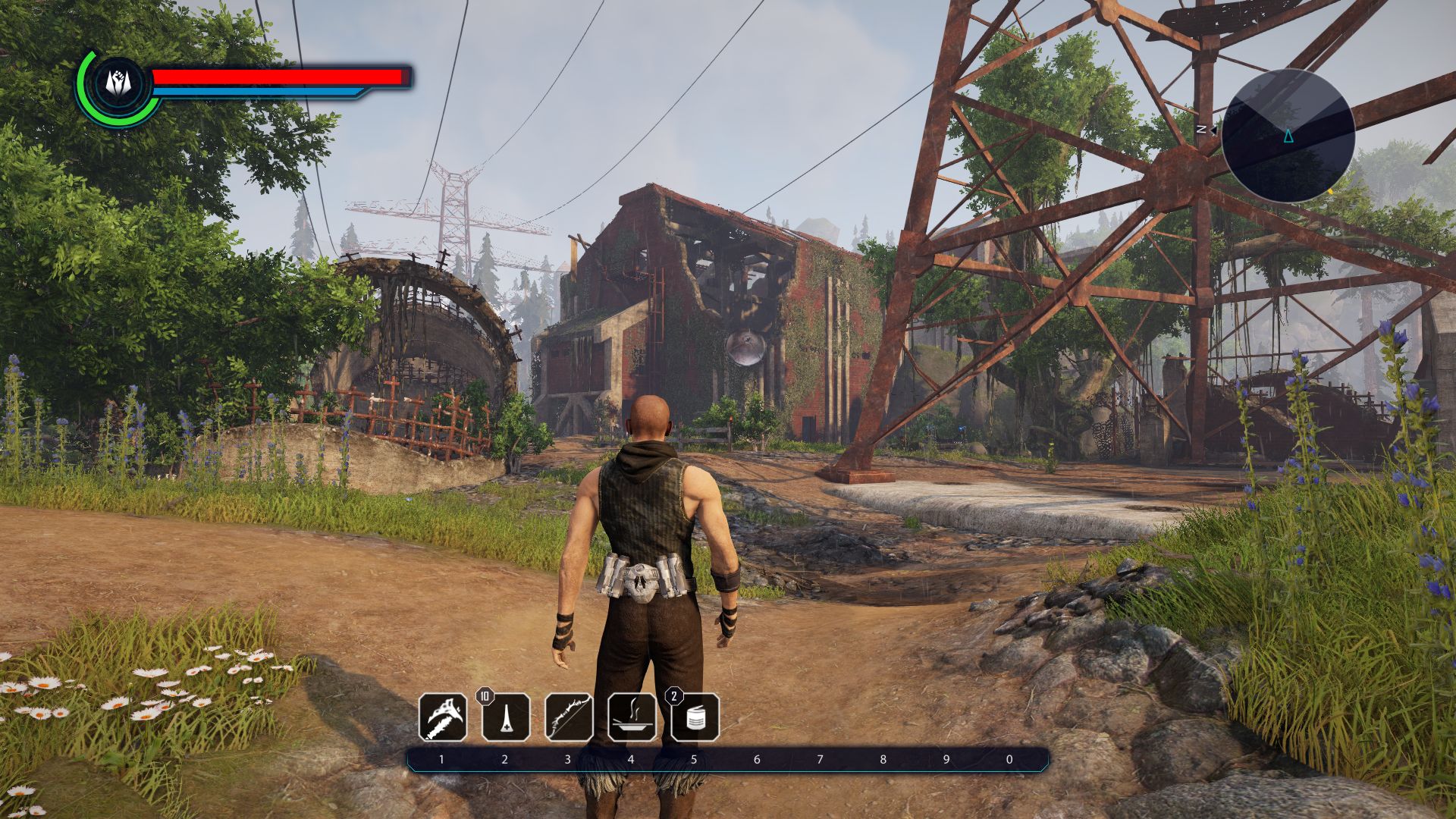Use the tin can item slot

click(x=695, y=717)
